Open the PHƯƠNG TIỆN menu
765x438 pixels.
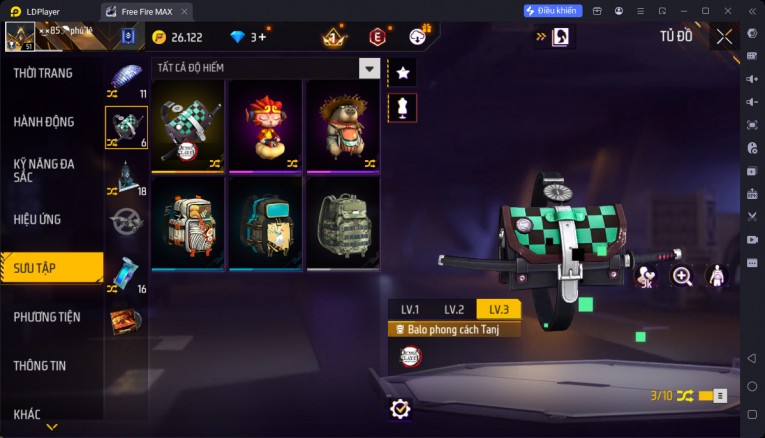[47, 317]
